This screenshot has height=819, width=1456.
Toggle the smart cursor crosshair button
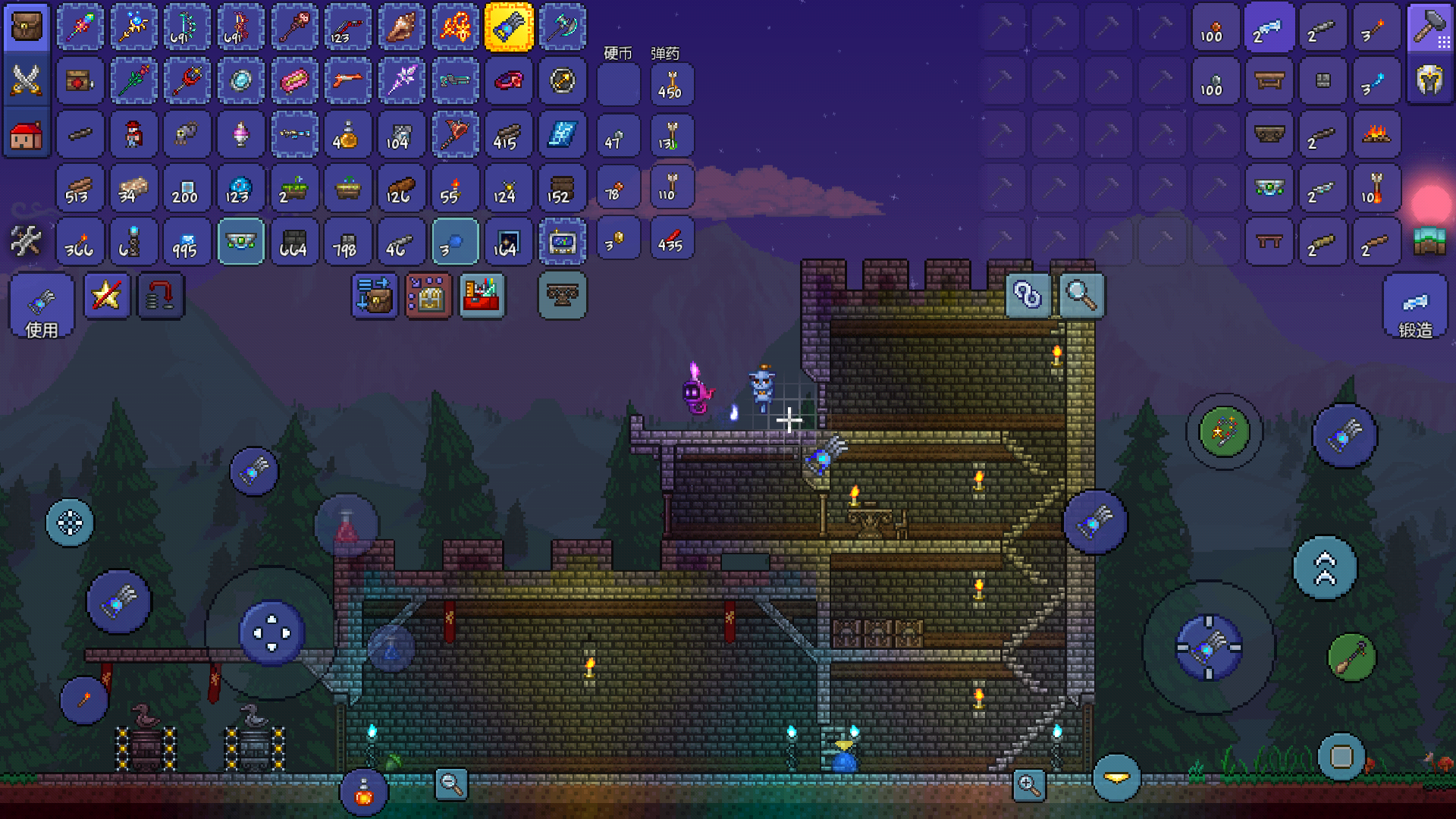point(70,522)
